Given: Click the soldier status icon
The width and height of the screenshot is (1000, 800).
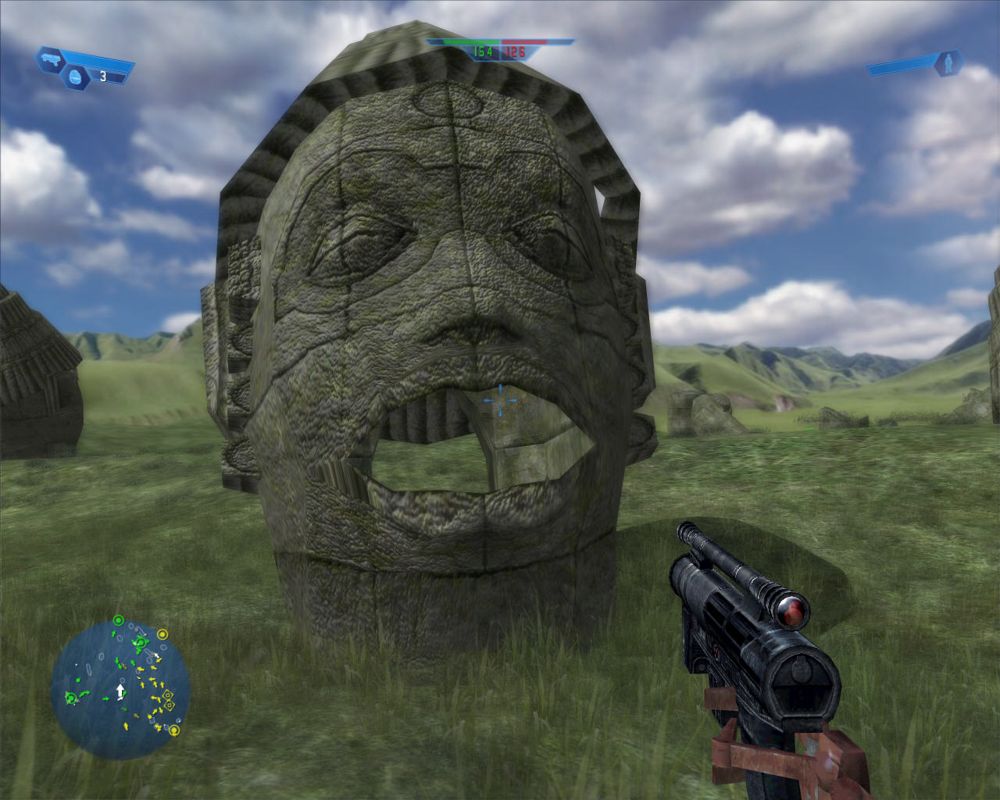Looking at the screenshot, I should pyautogui.click(x=946, y=63).
